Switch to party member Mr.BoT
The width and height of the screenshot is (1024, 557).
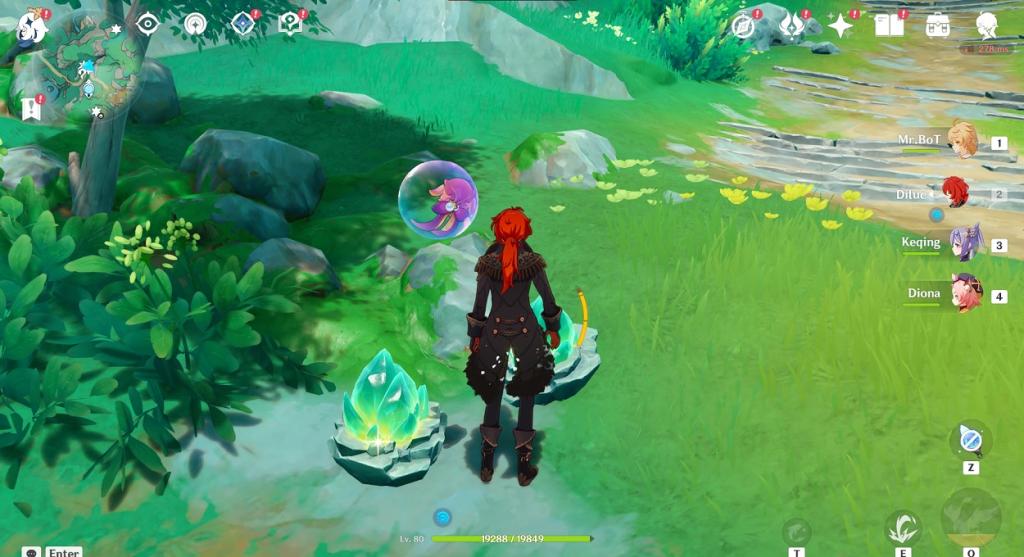pos(962,141)
